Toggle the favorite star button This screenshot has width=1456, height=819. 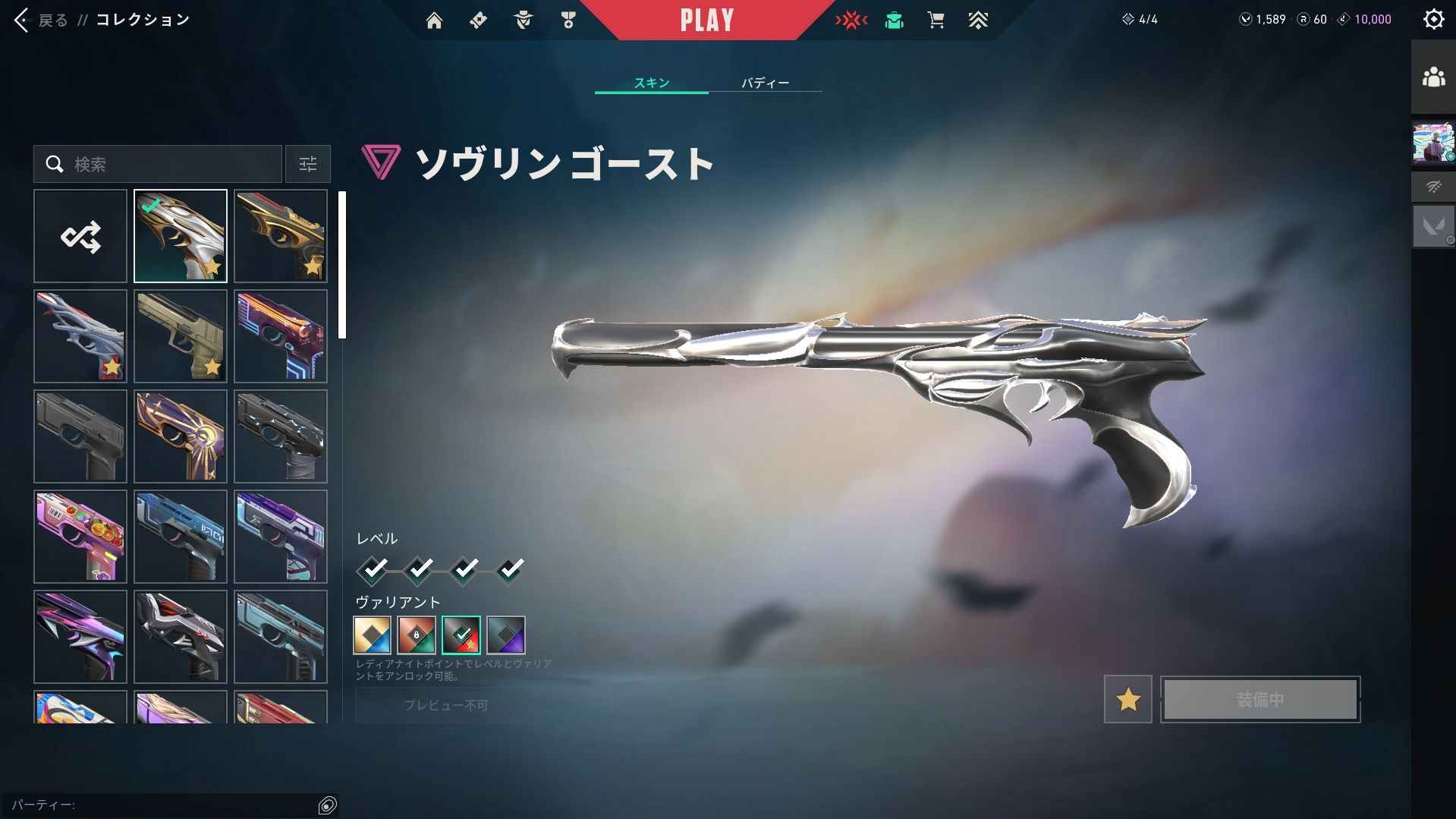[x=1127, y=699]
